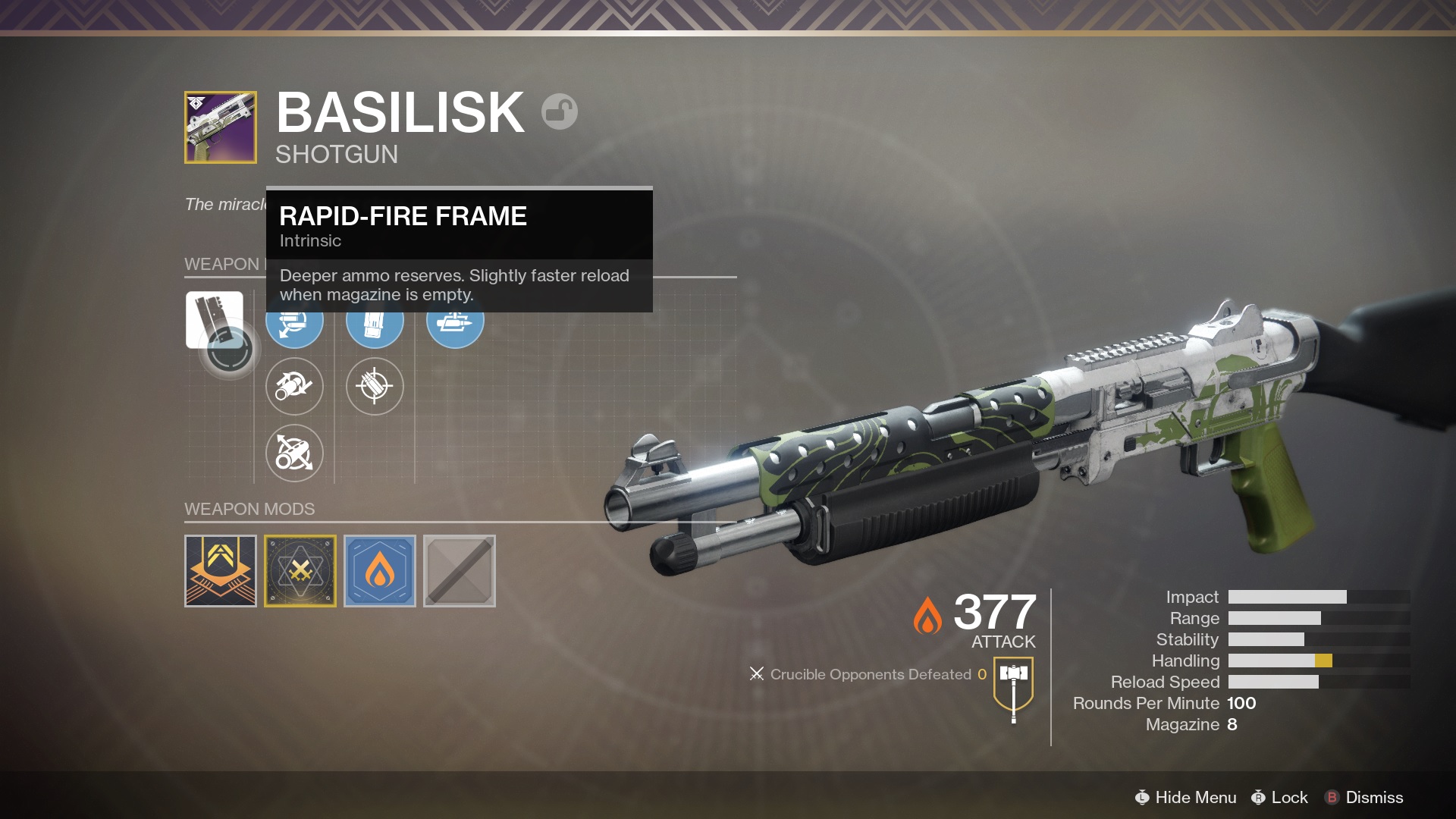Select the third blue perk icon in top row

pyautogui.click(x=455, y=321)
